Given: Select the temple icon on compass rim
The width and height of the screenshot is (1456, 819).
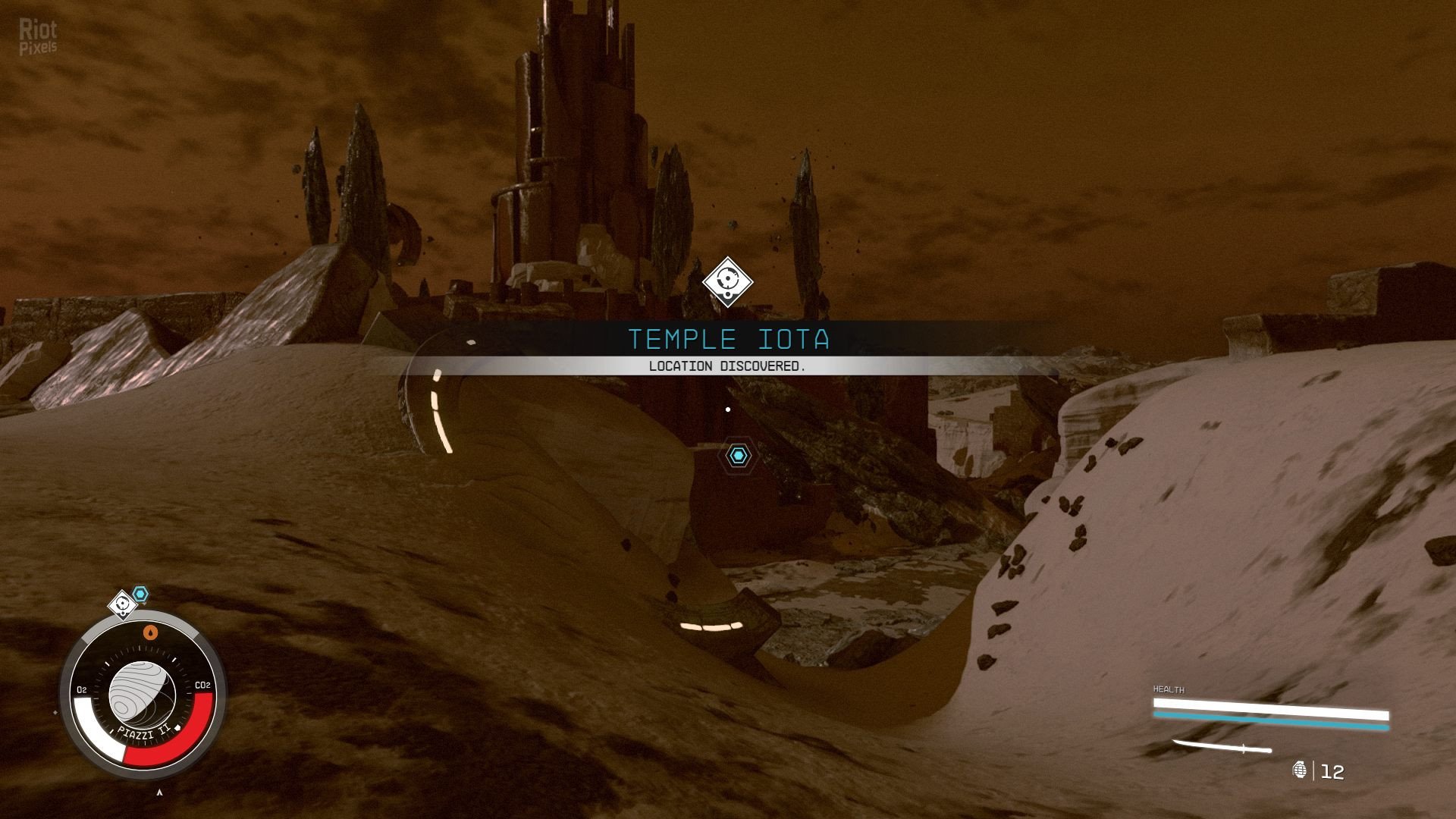Looking at the screenshot, I should pyautogui.click(x=122, y=604).
